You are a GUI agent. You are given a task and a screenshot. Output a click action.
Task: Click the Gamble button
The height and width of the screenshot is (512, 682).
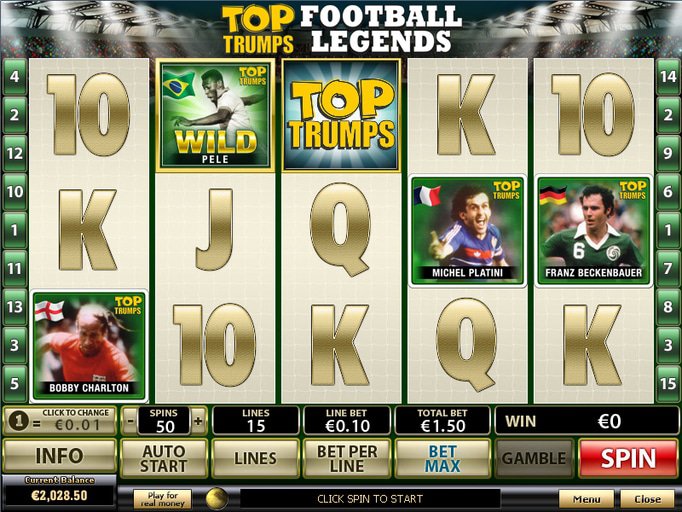tap(534, 458)
